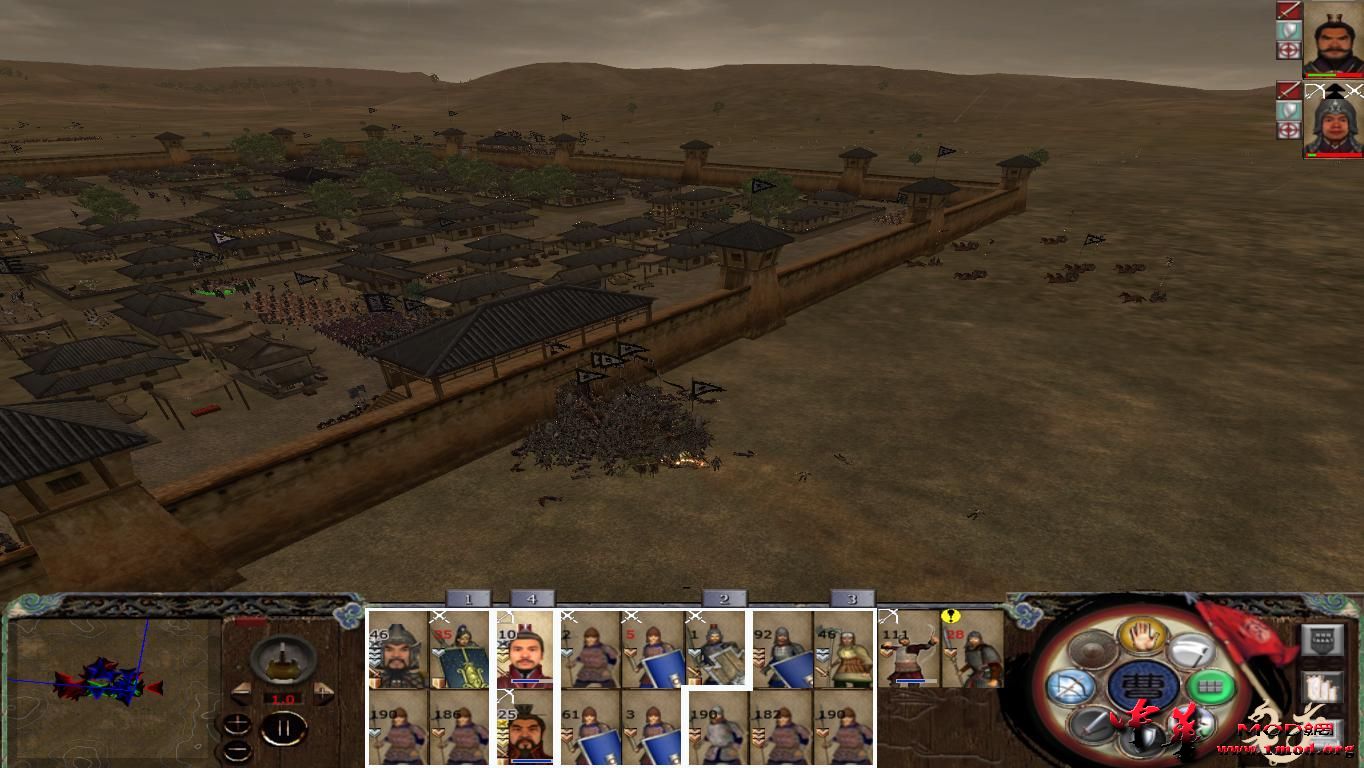Viewport: 1364px width, 768px height.
Task: Open the scrolls panel button on the right
Action: (x=1323, y=686)
